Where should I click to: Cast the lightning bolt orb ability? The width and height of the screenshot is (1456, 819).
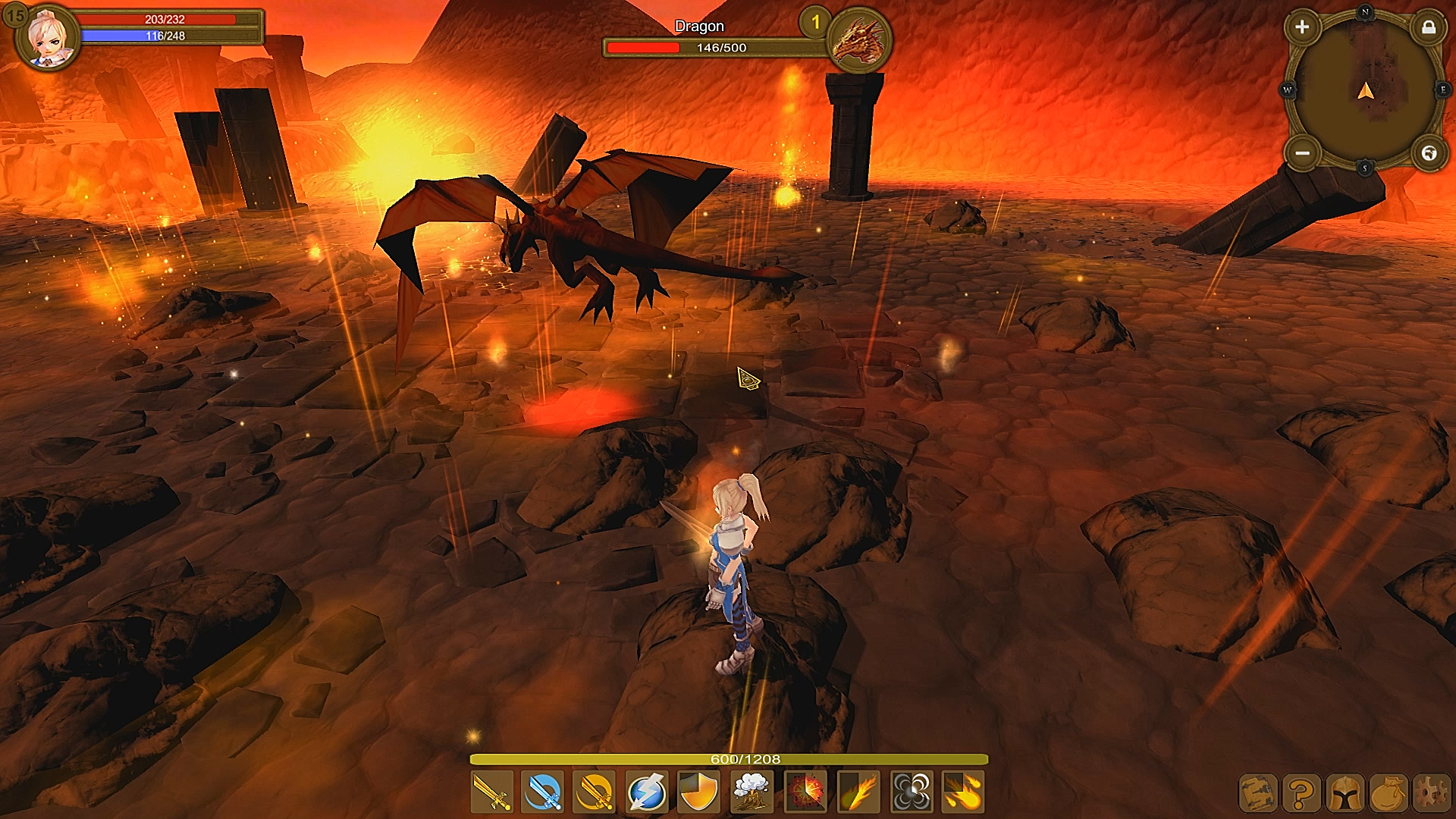tap(648, 792)
